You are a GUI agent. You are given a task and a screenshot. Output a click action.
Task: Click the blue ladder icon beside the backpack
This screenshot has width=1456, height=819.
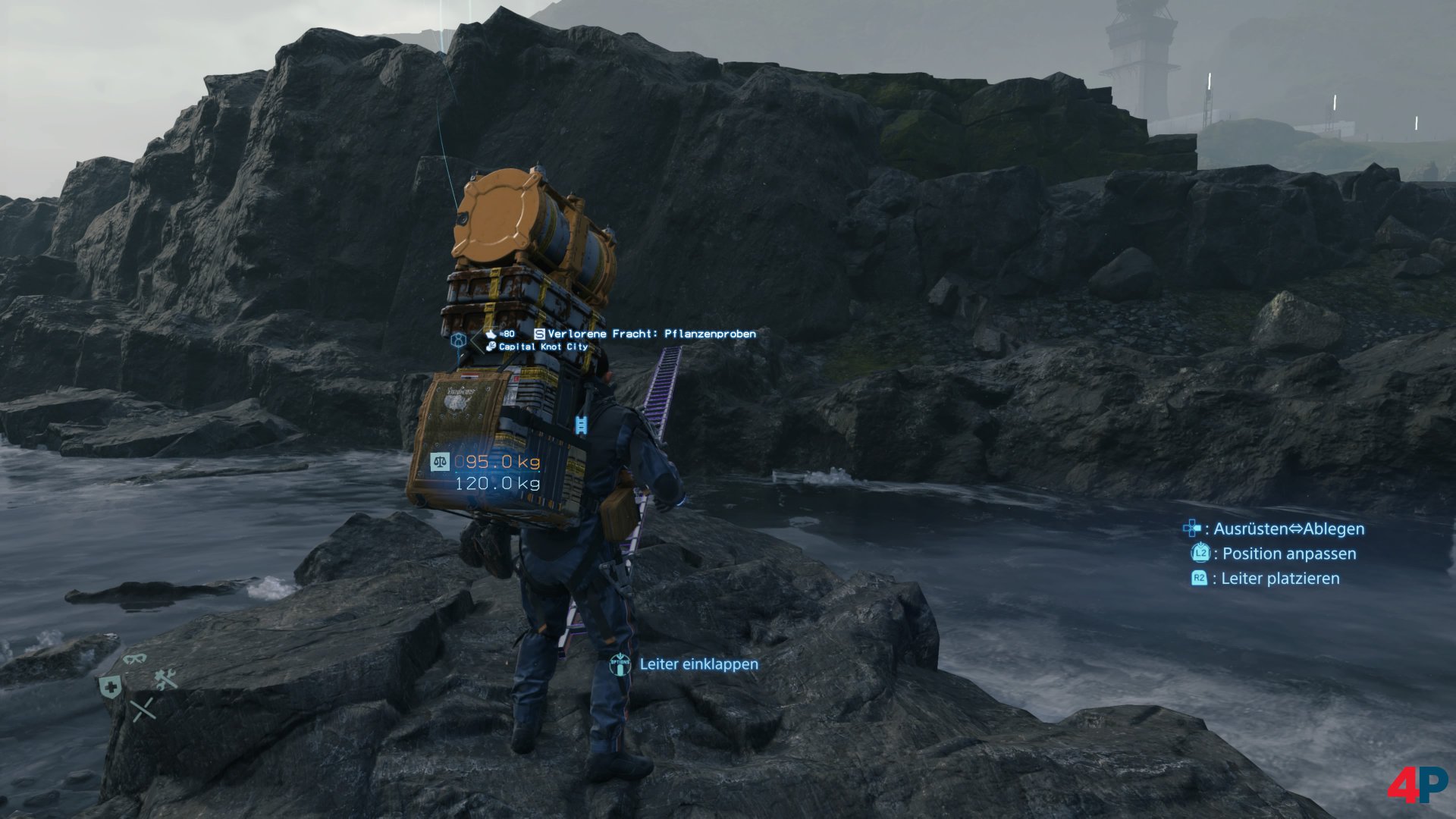[581, 425]
